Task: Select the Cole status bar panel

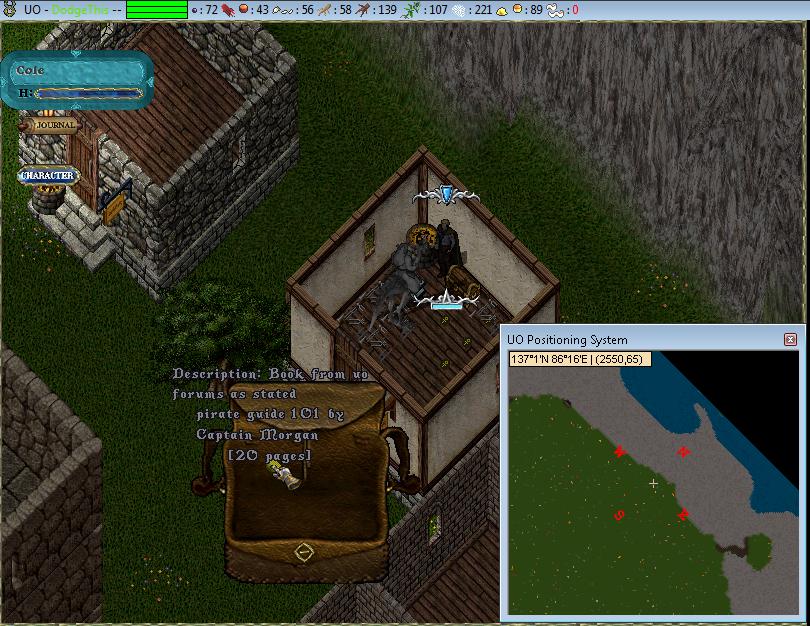Action: coord(78,80)
